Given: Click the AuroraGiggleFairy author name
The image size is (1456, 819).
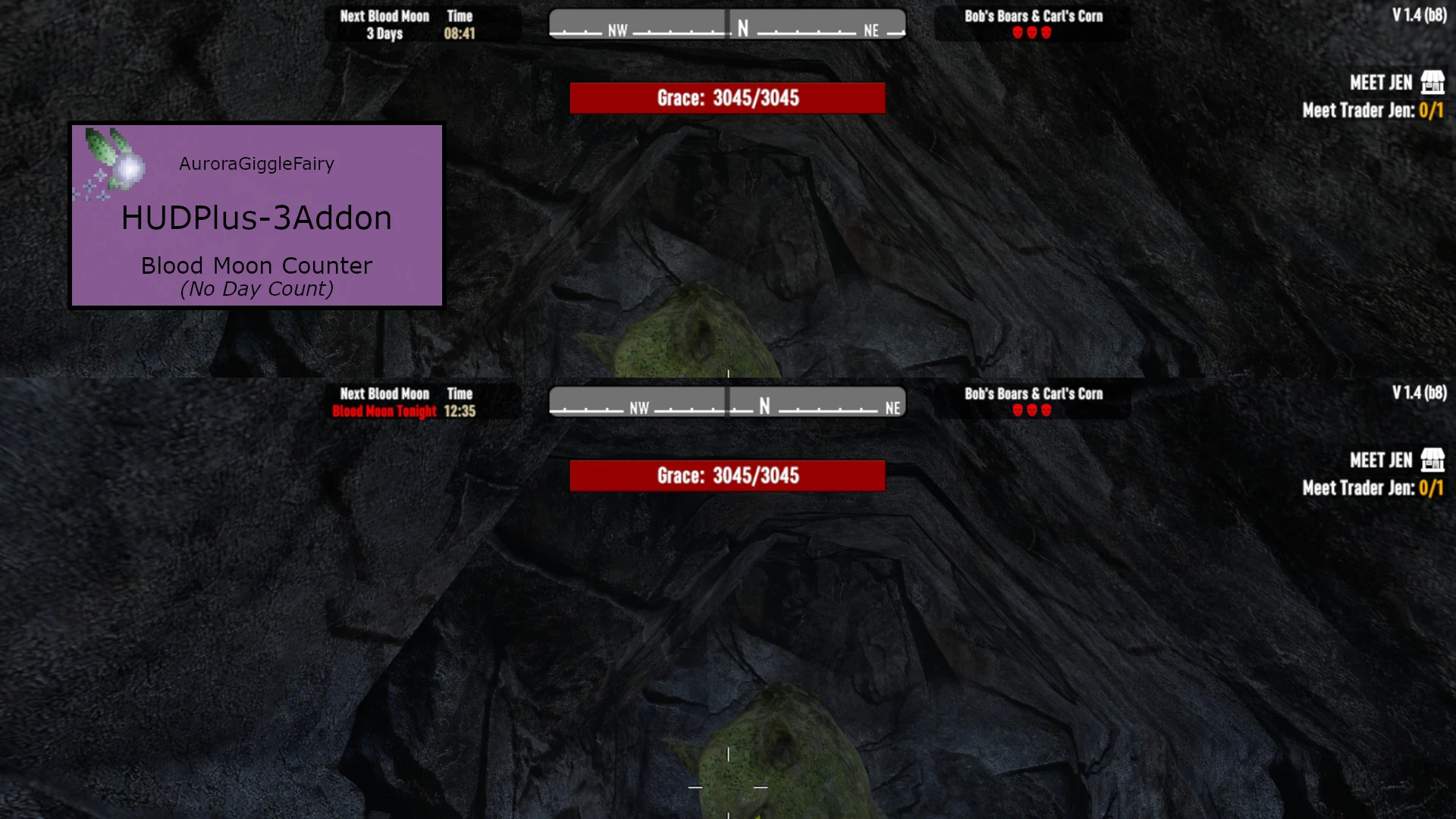Looking at the screenshot, I should [256, 163].
